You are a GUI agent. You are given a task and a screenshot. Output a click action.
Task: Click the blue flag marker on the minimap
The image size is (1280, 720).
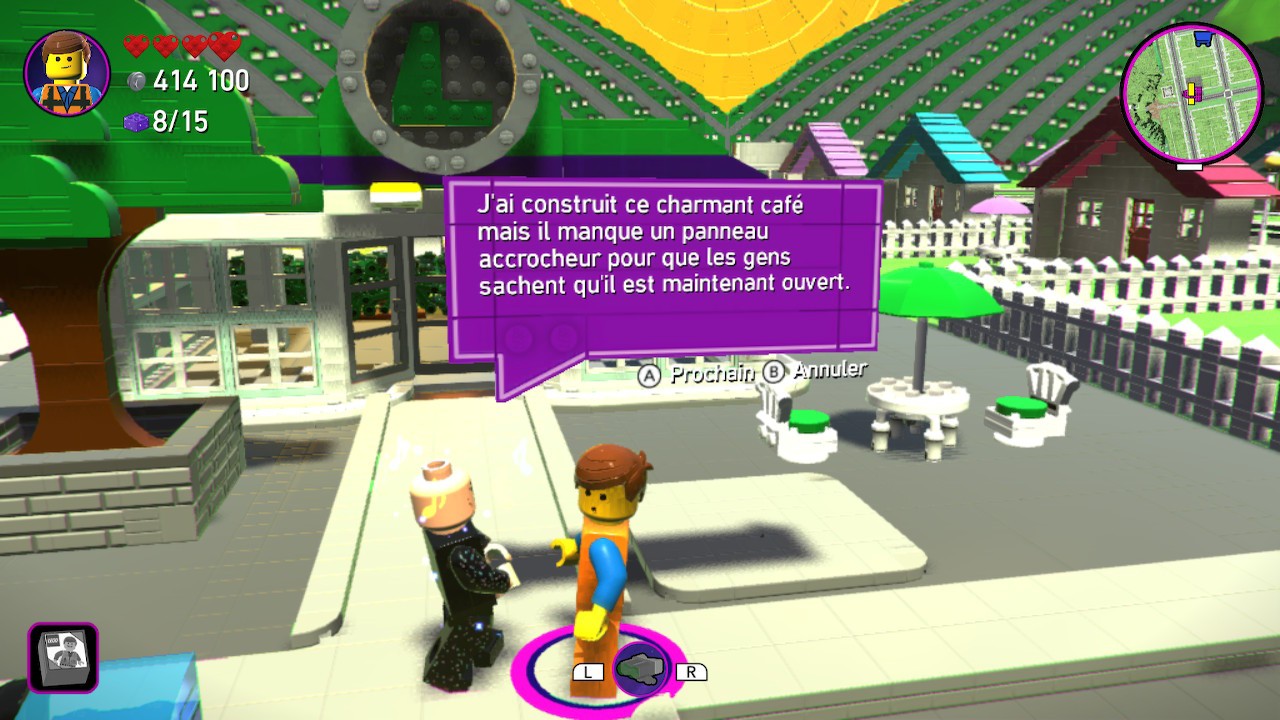[1203, 40]
